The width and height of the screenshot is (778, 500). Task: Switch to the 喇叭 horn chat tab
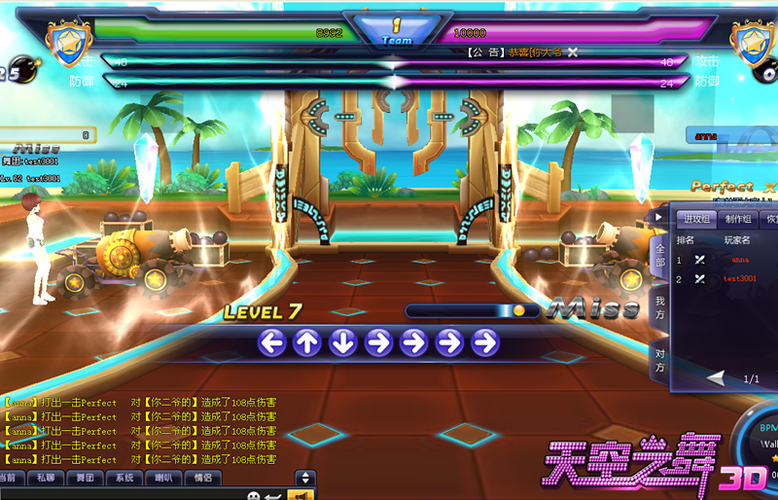tap(163, 478)
